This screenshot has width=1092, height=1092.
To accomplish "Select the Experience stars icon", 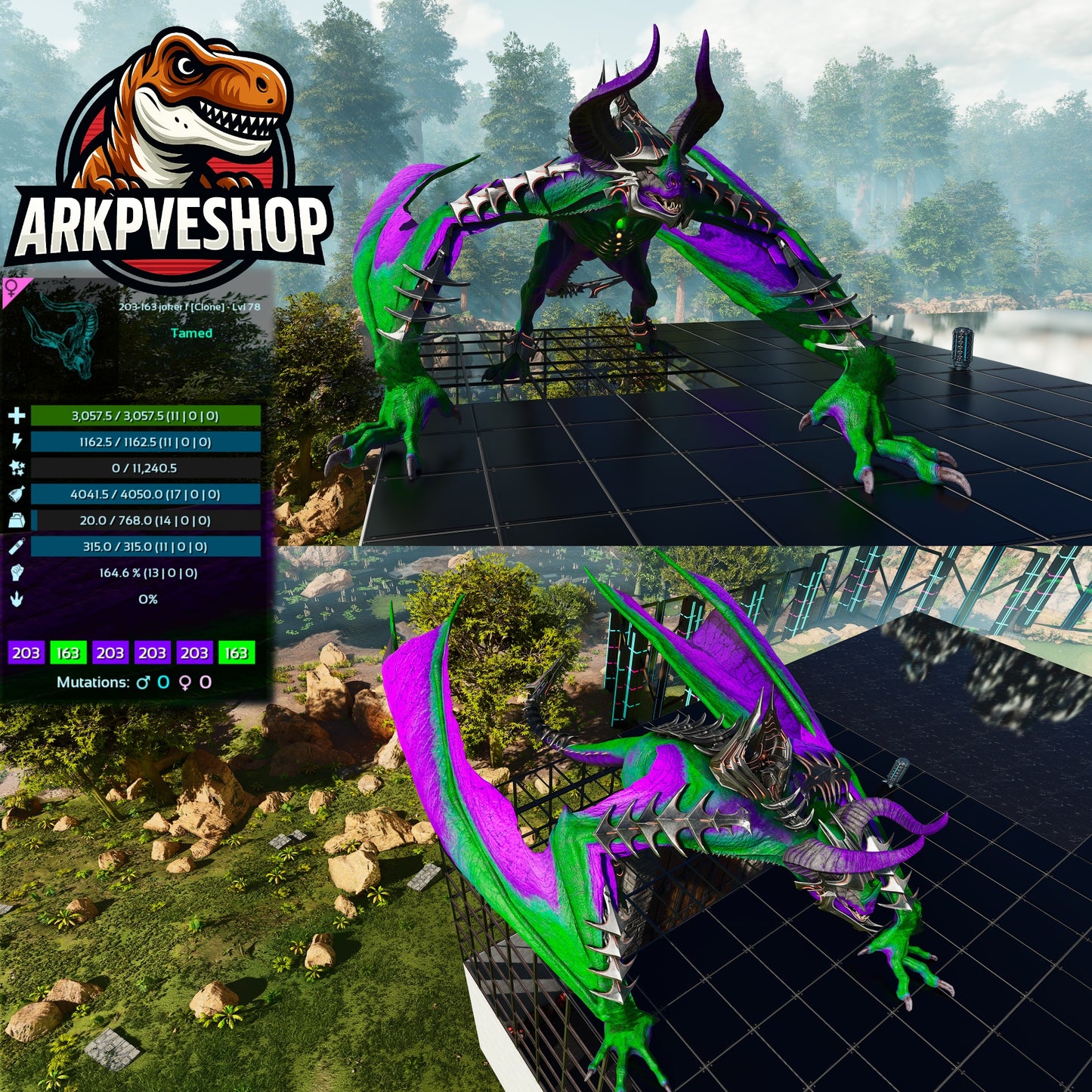I will click(17, 467).
